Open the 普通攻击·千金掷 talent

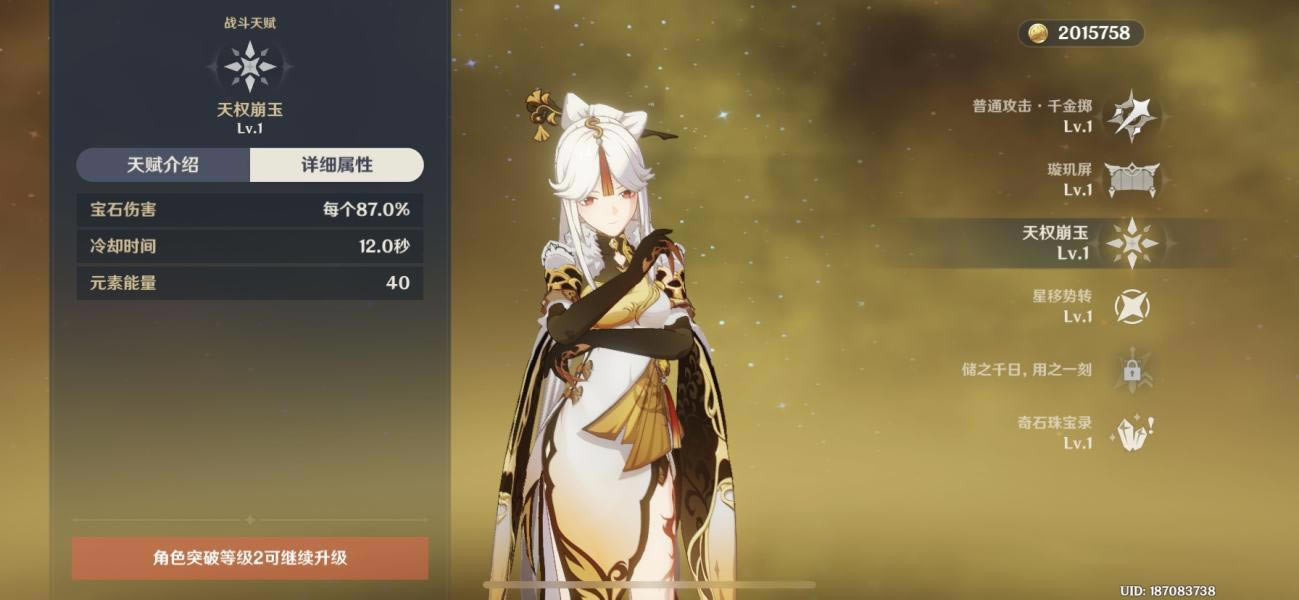(1131, 116)
